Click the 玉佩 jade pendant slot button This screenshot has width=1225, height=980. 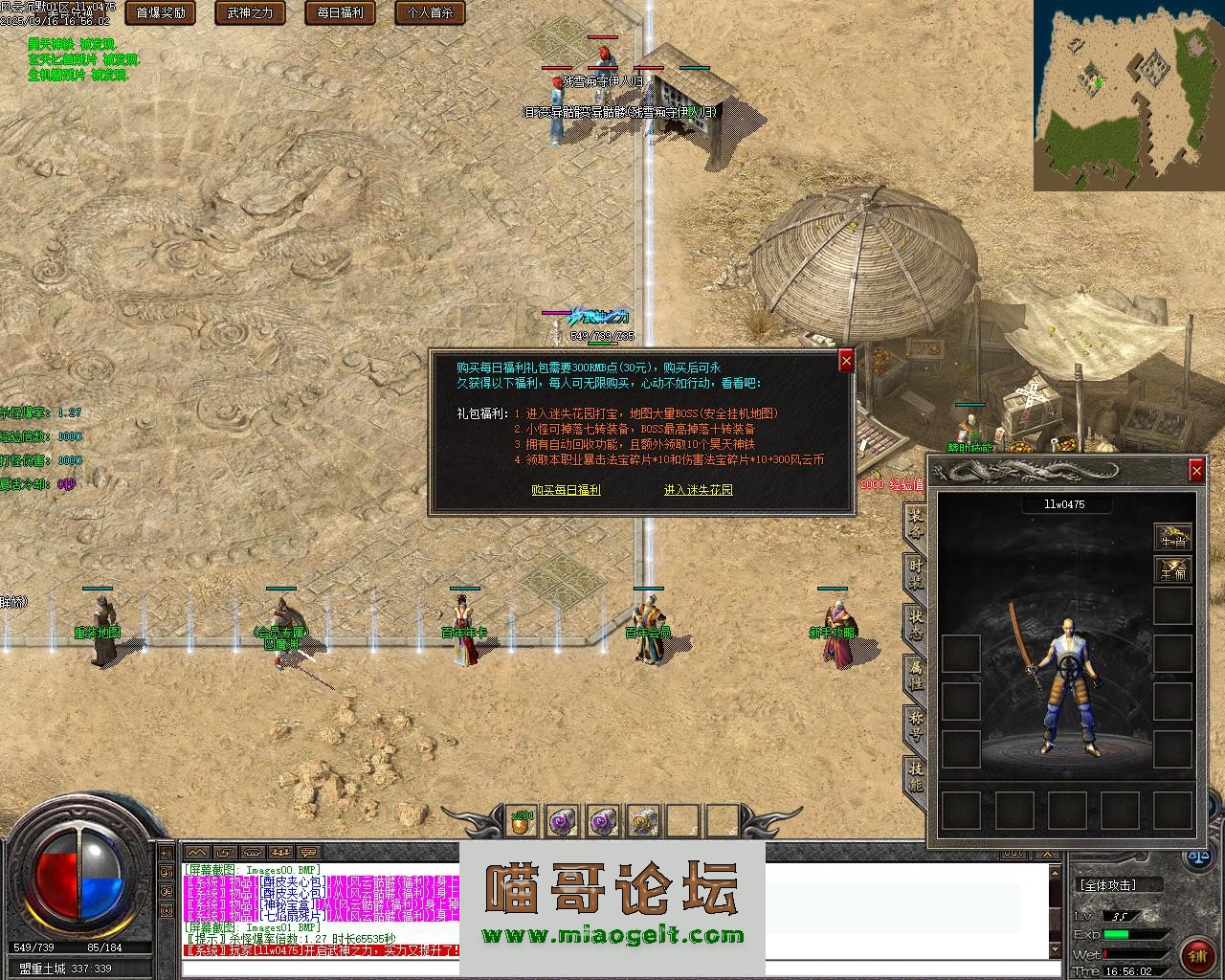pos(1172,571)
